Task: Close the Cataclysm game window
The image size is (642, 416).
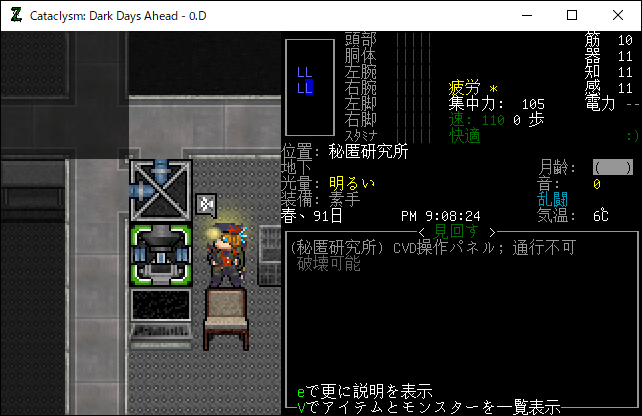Action: tap(618, 15)
